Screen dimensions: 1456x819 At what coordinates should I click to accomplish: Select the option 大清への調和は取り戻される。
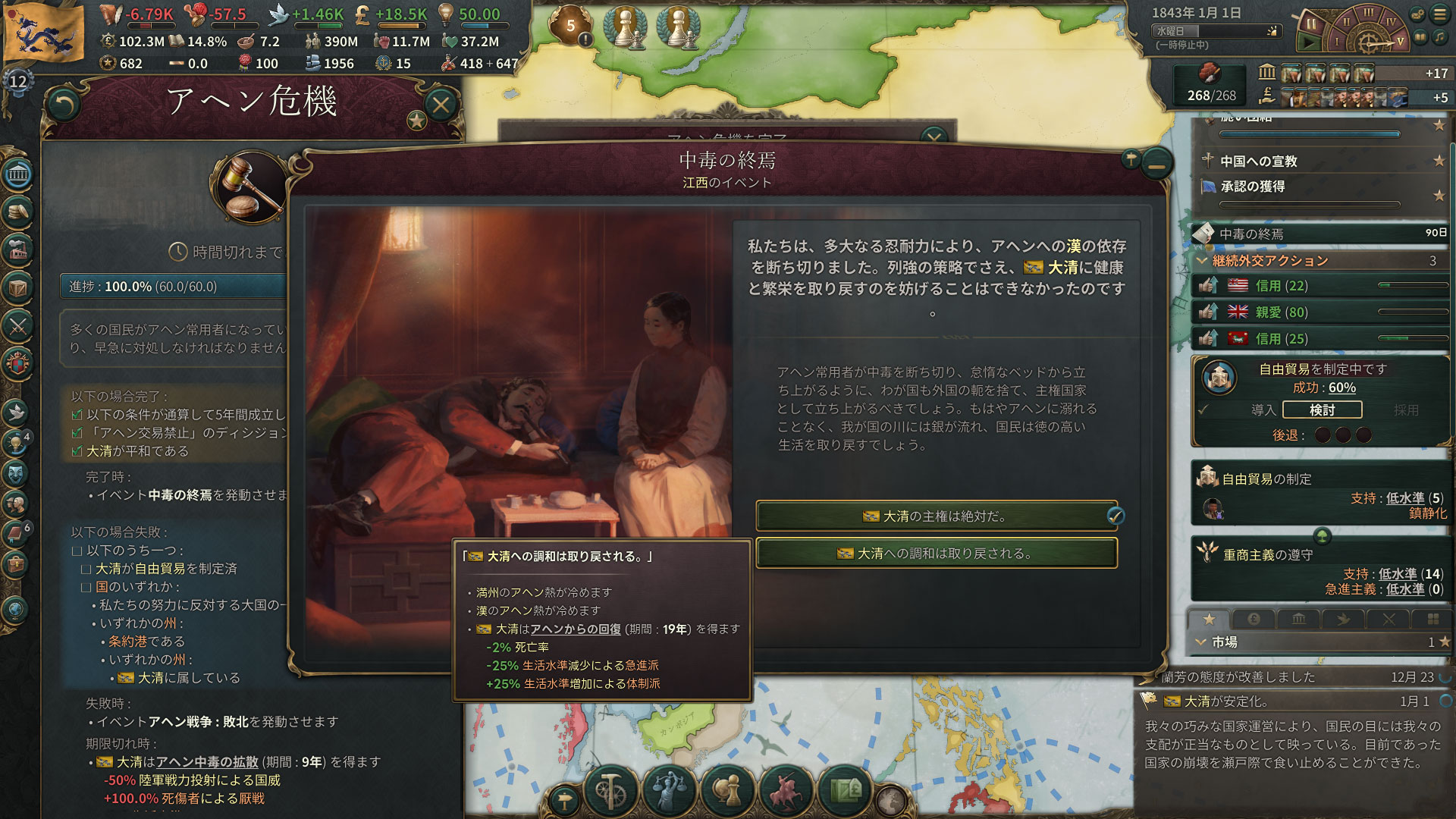936,554
